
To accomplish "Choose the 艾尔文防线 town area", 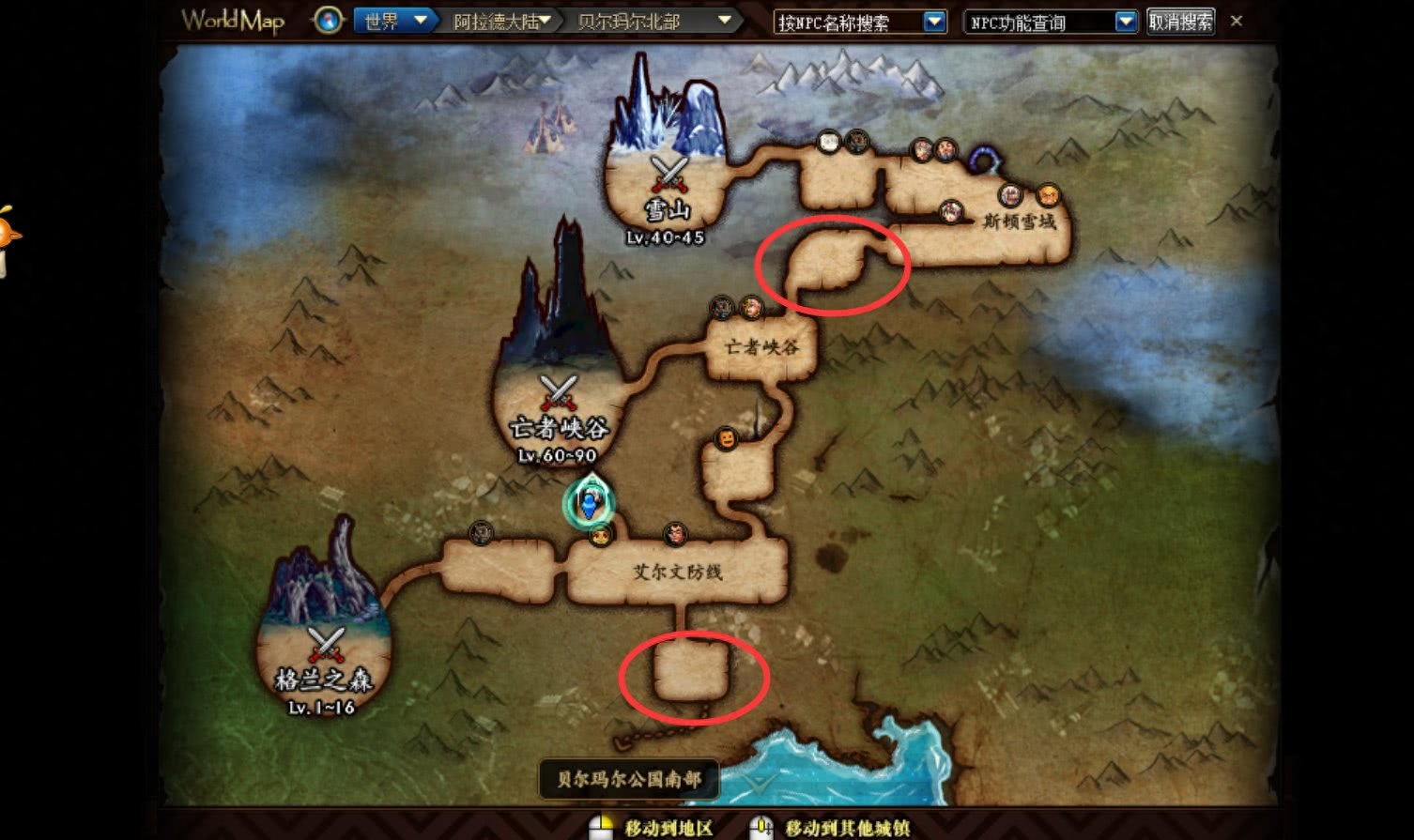I will click(677, 572).
